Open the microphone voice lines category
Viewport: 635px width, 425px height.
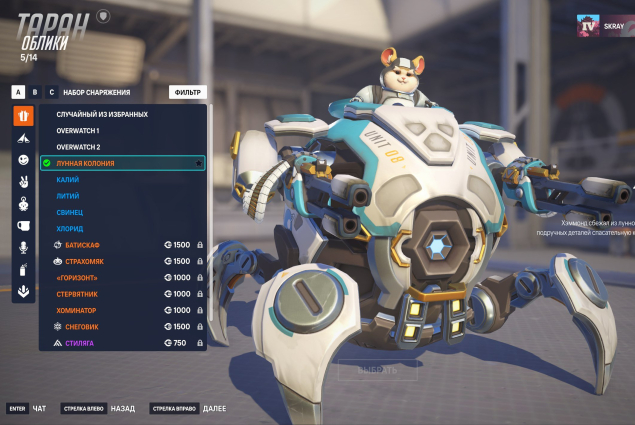(23, 247)
